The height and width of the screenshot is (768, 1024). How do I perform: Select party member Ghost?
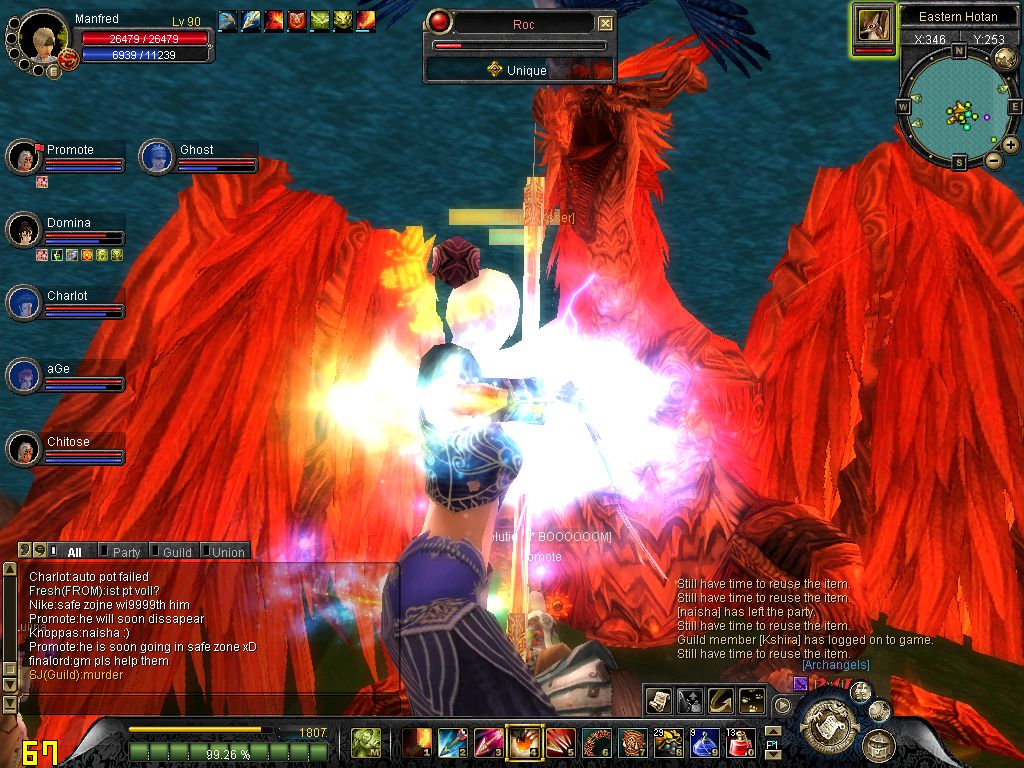(196, 150)
